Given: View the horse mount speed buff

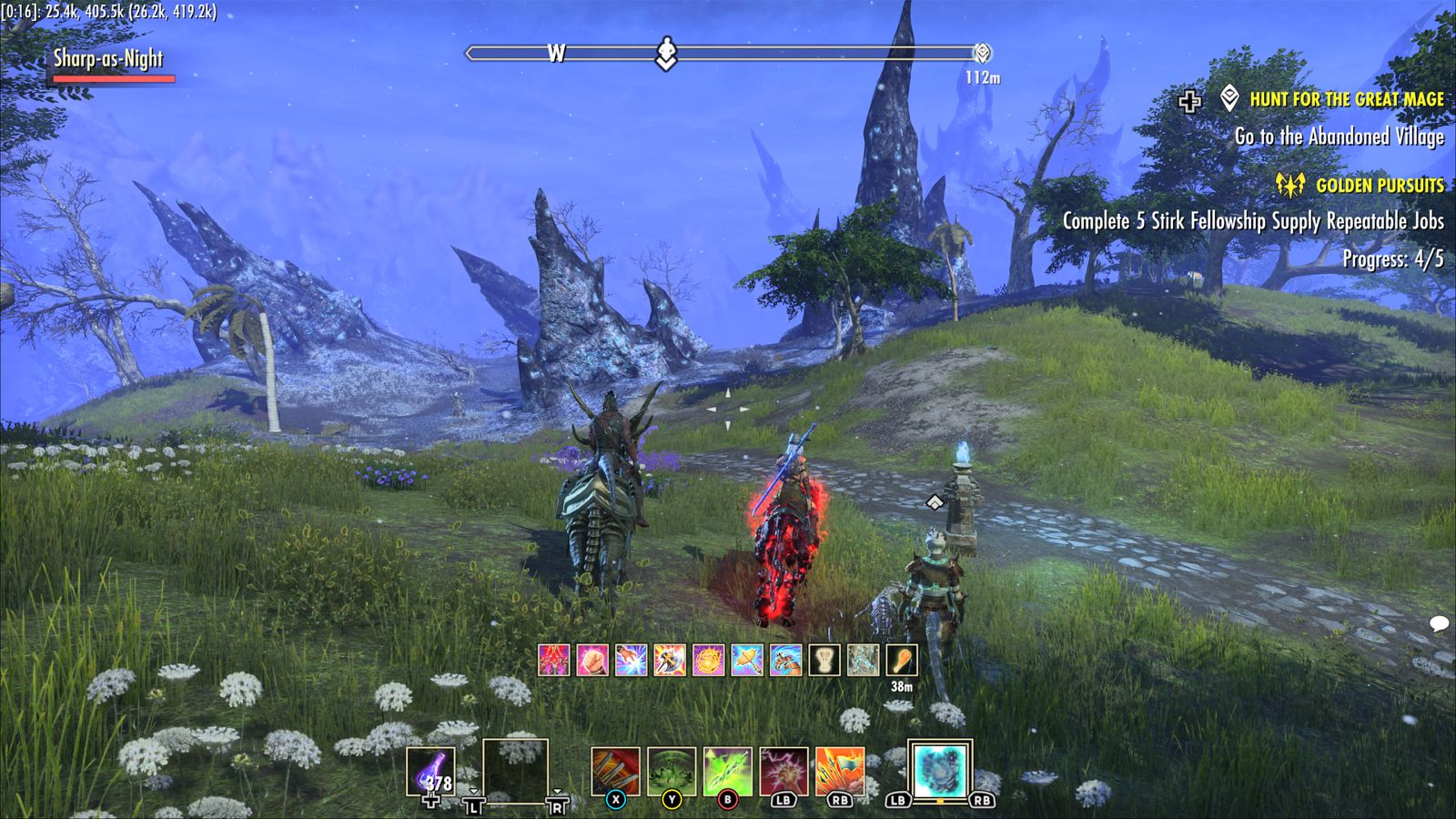Looking at the screenshot, I should [785, 660].
